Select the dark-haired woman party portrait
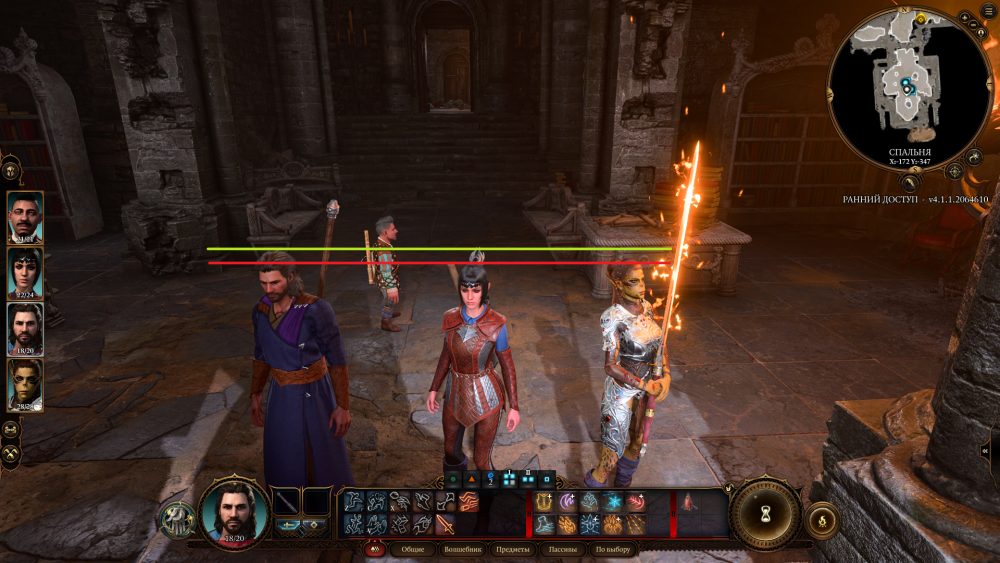The width and height of the screenshot is (1000, 563). [25, 273]
